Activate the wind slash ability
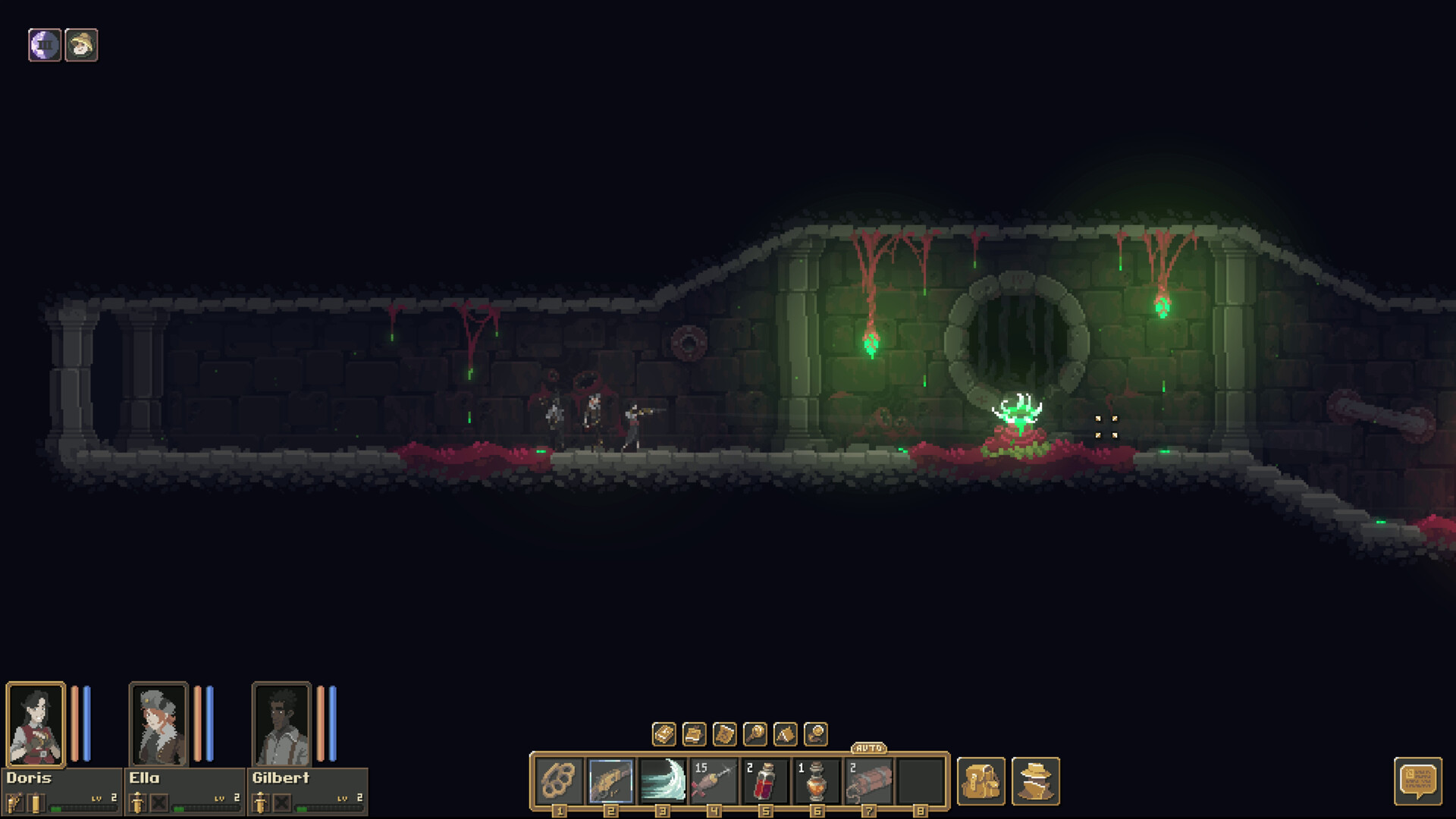Viewport: 1456px width, 819px height. 662,780
